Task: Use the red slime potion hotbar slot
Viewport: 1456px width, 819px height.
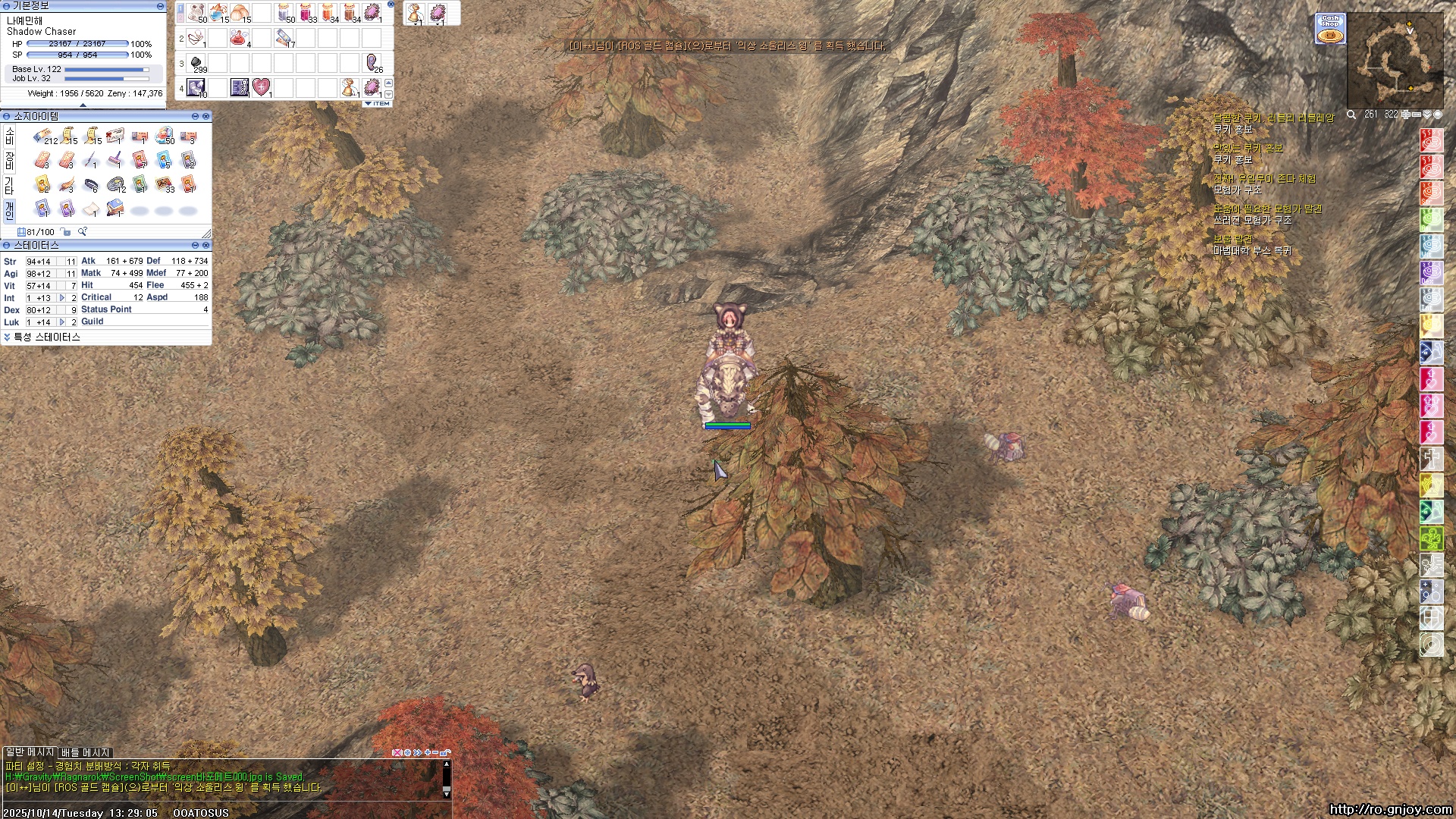Action: 240,37
